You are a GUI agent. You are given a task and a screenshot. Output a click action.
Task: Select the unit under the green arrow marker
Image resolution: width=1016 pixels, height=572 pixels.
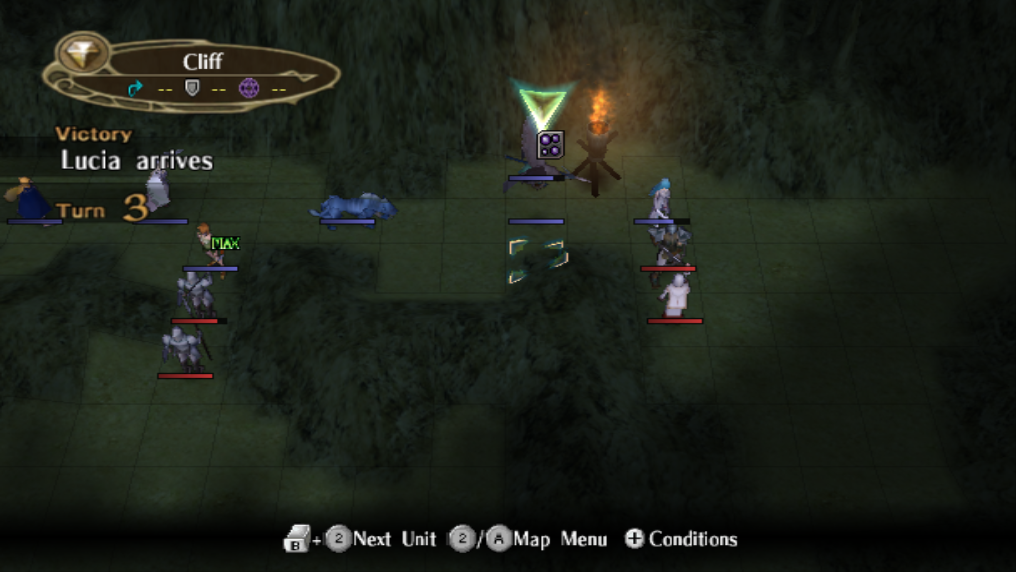(x=535, y=155)
